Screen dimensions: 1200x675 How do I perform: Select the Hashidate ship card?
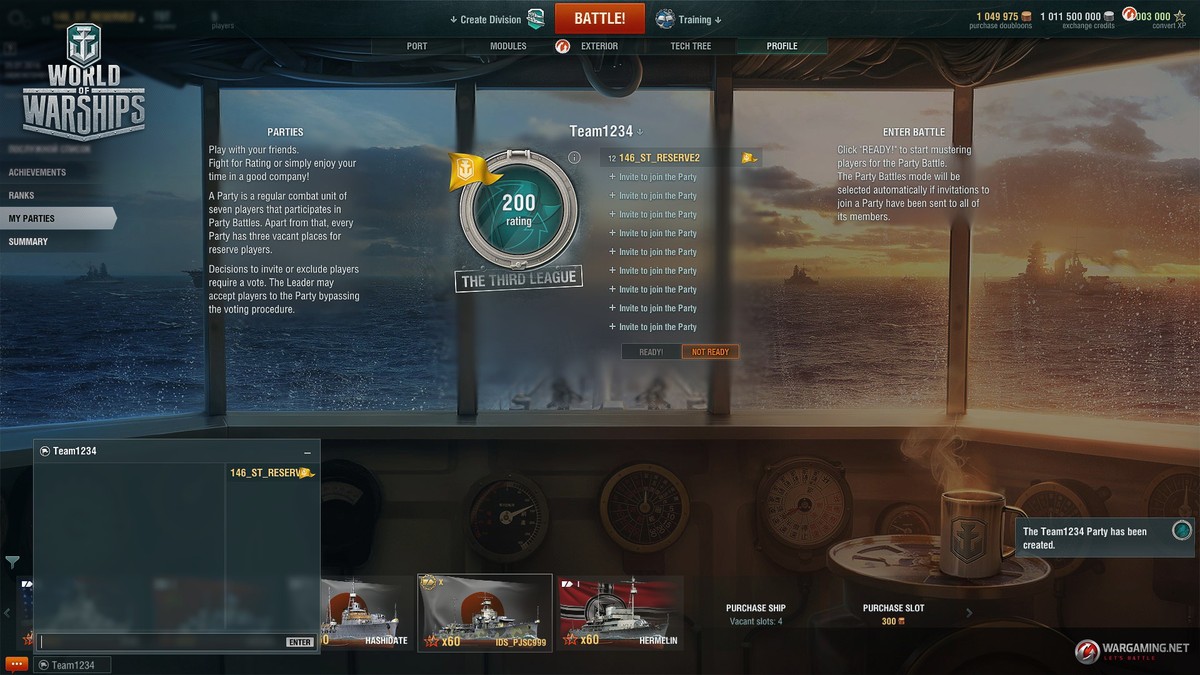point(360,612)
